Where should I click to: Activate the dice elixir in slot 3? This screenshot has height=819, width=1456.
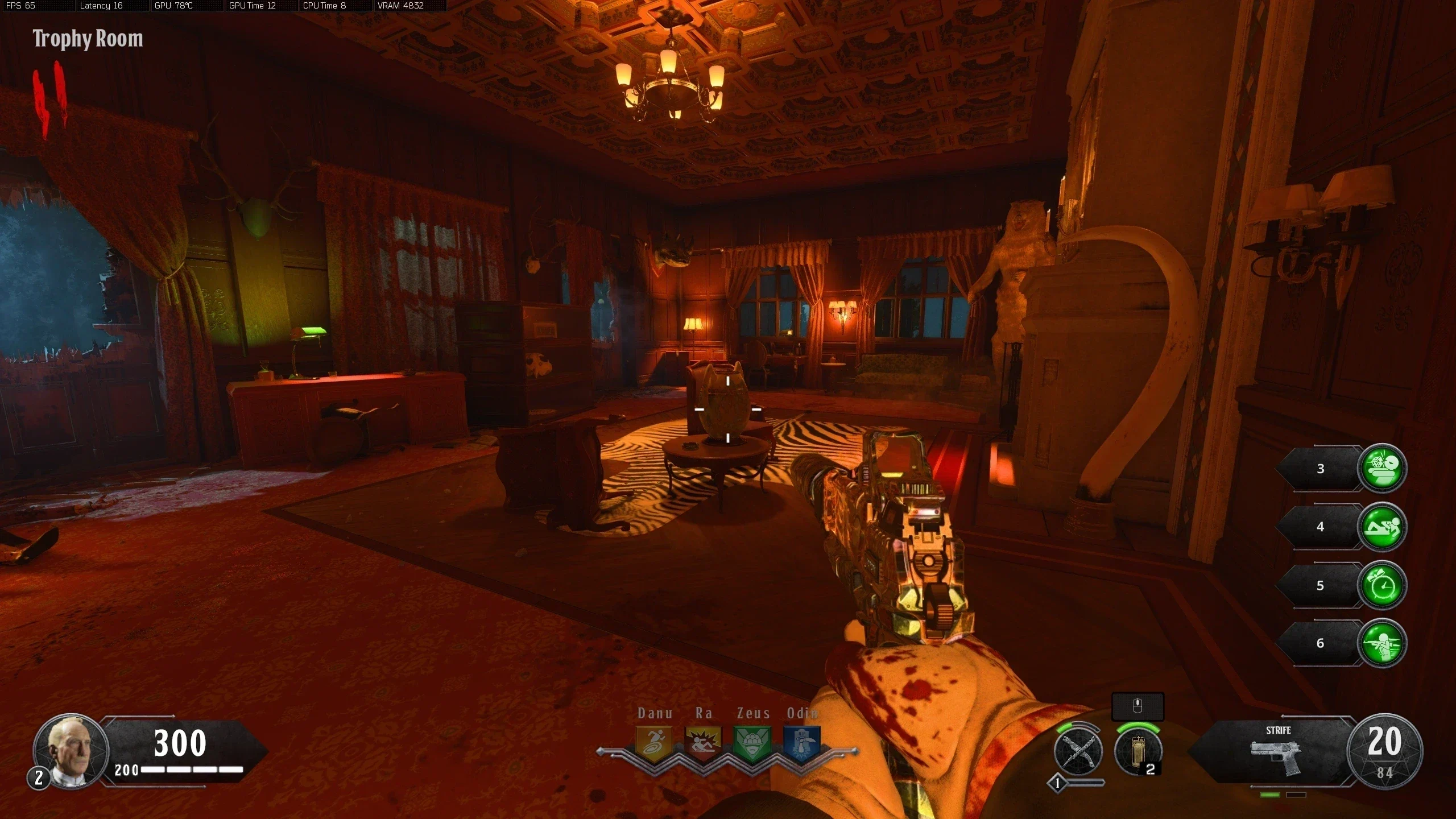(1382, 468)
